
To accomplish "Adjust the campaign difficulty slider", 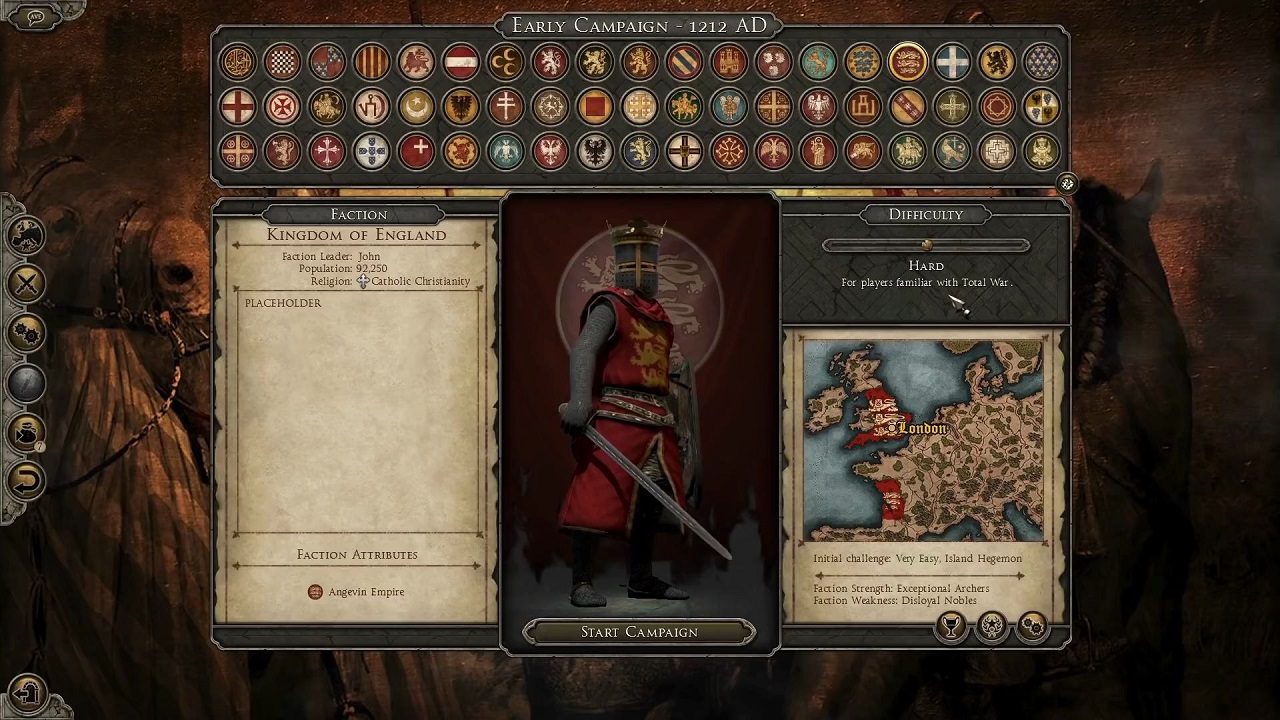I will (x=926, y=245).
